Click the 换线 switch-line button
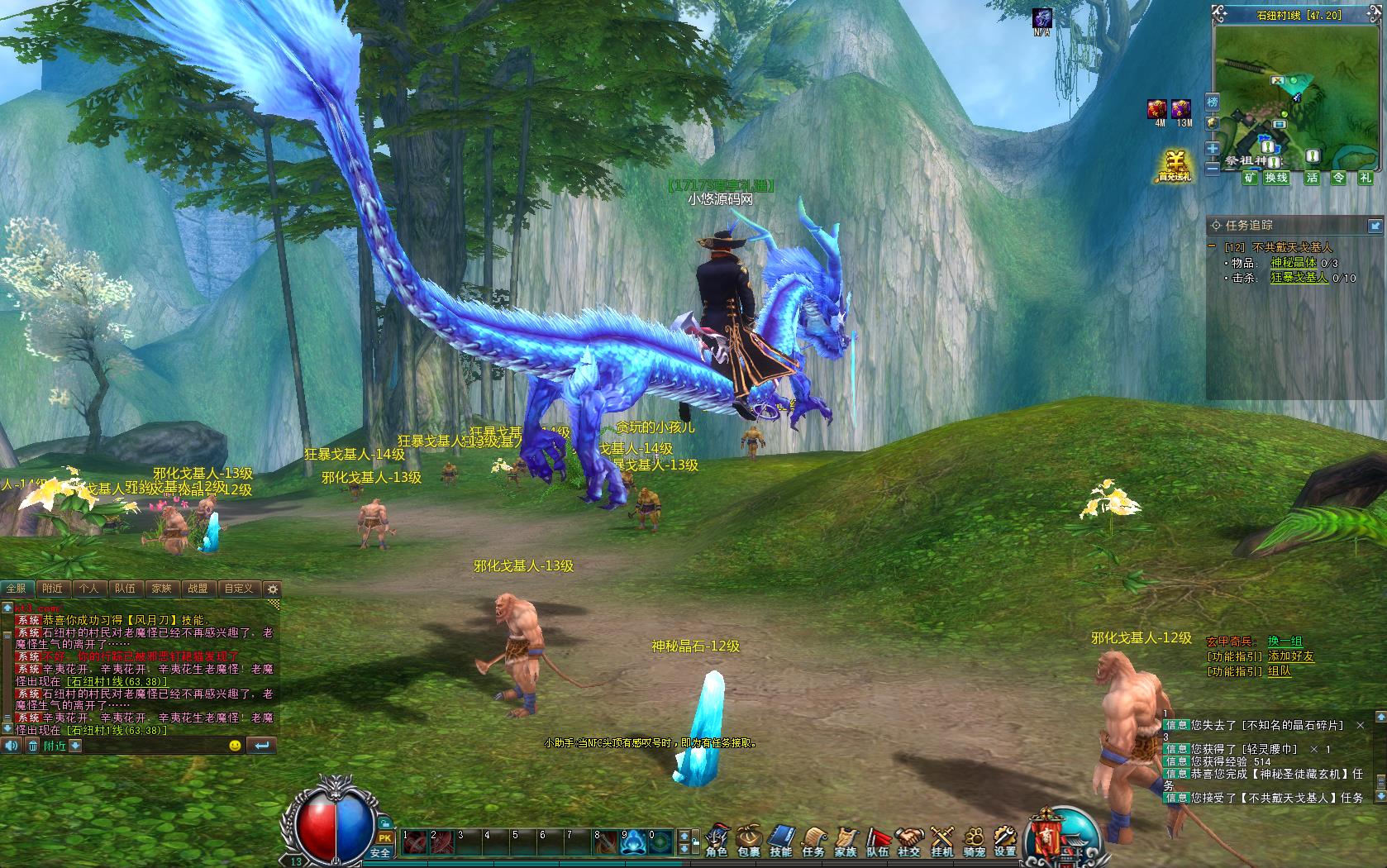 click(x=1276, y=178)
